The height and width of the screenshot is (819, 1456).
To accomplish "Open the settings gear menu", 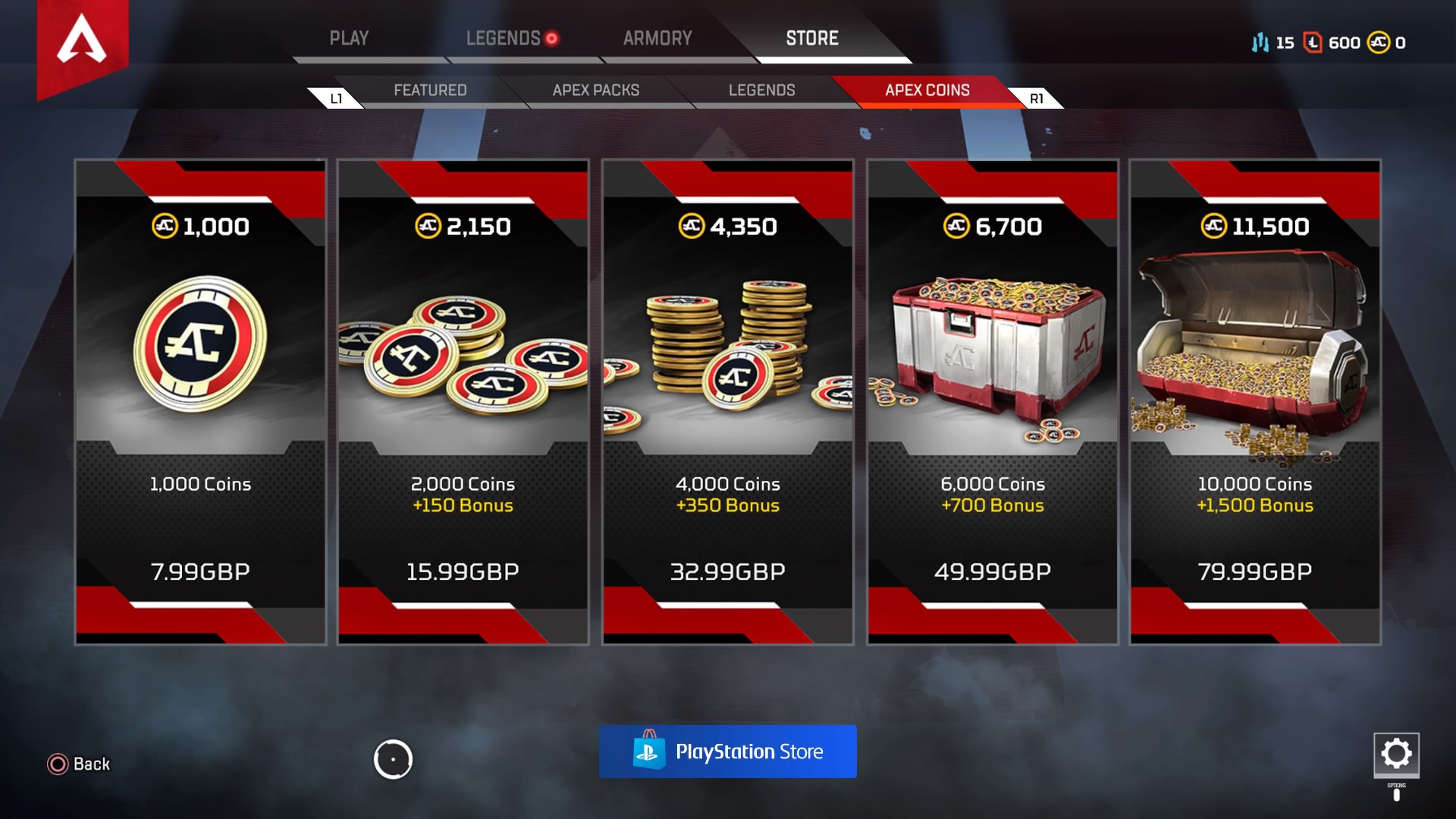I will (x=1396, y=754).
